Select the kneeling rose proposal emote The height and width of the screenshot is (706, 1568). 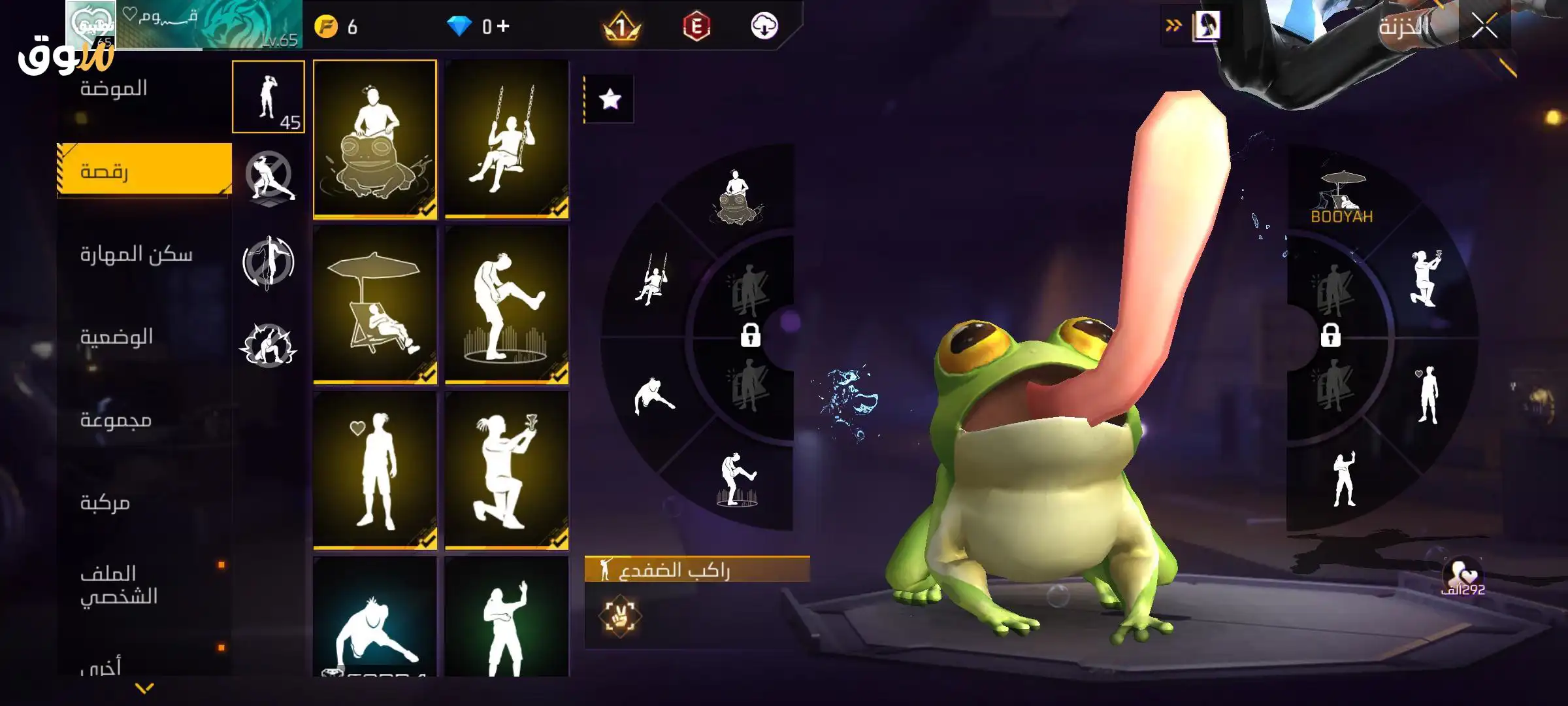[507, 471]
